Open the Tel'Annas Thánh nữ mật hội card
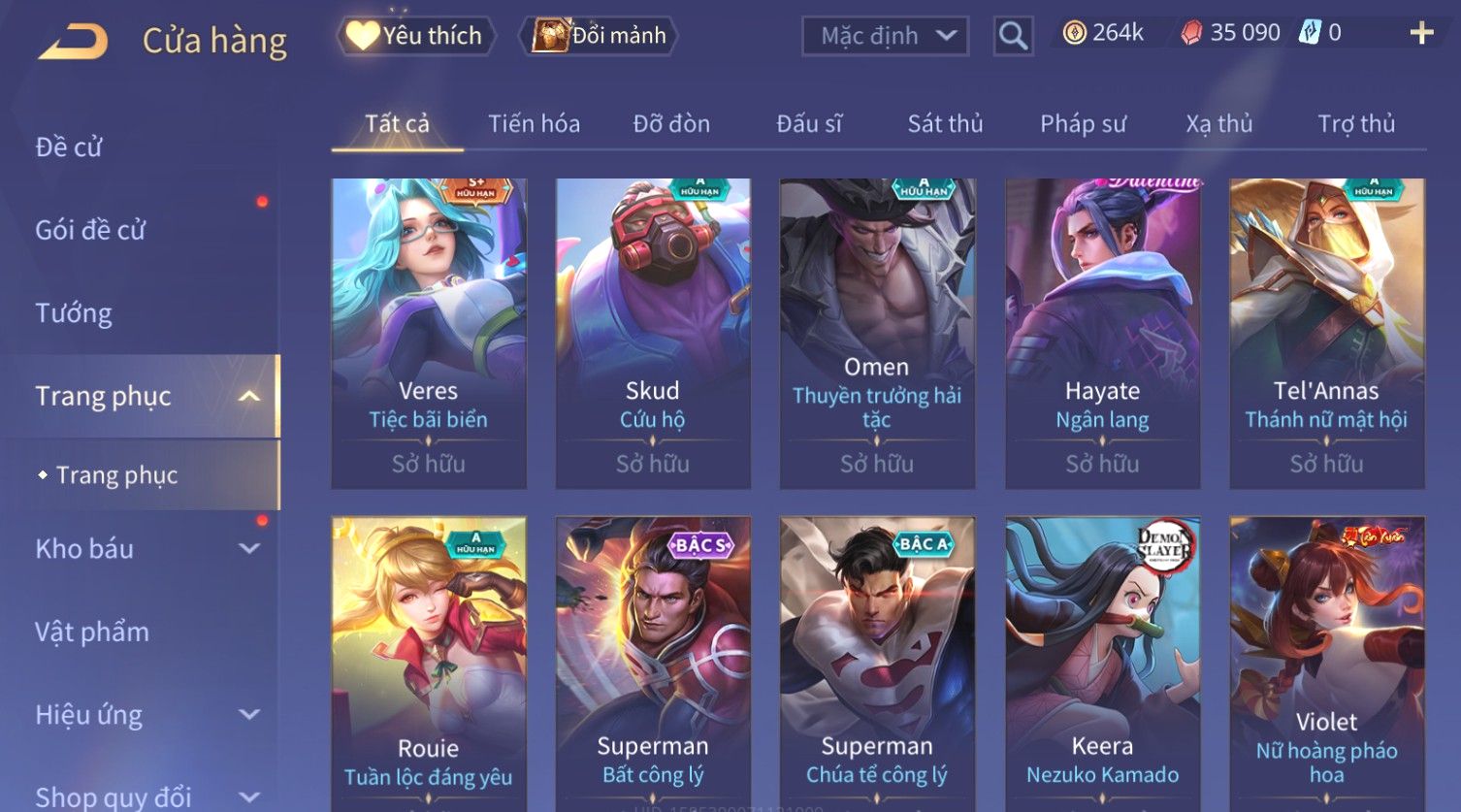The width and height of the screenshot is (1461, 812). (x=1326, y=330)
